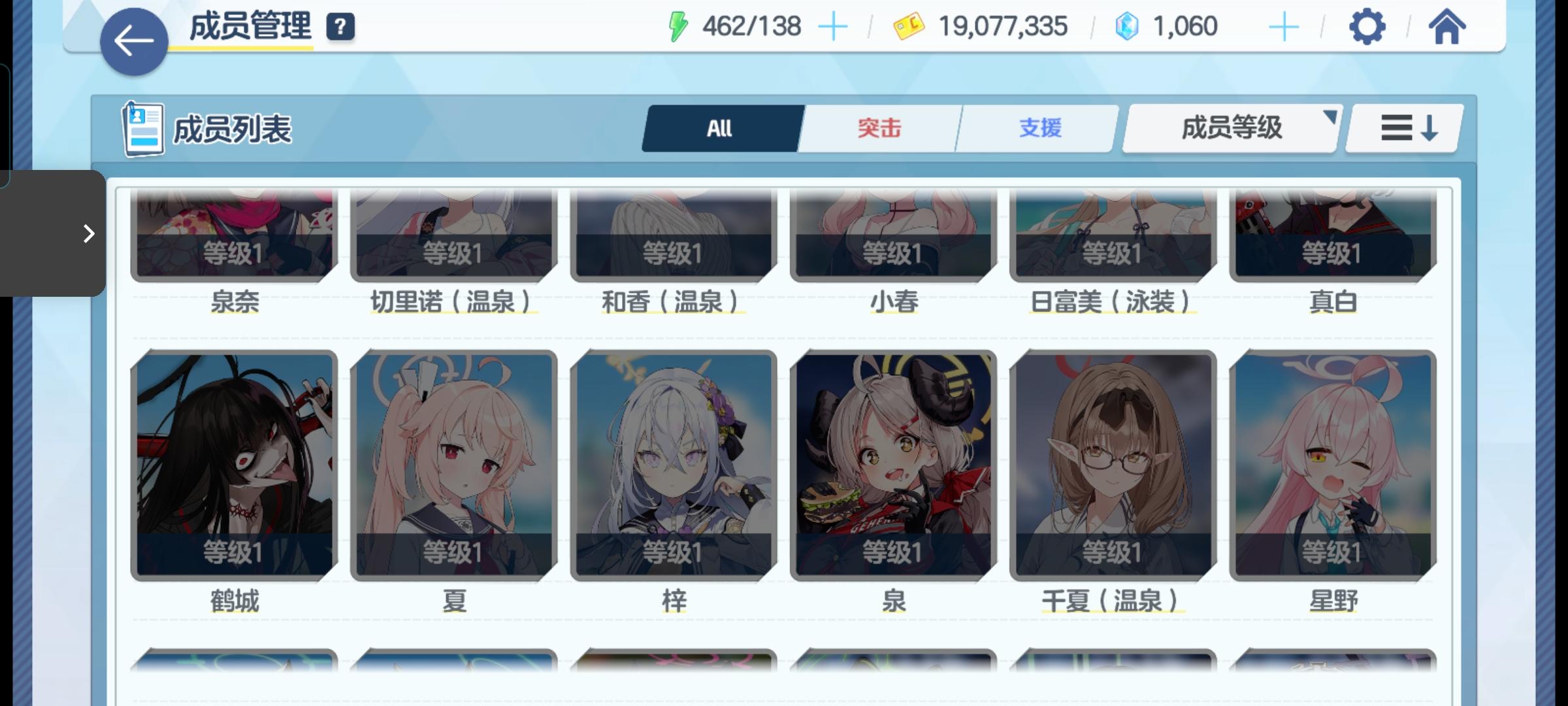The height and width of the screenshot is (706, 1568).
Task: Switch to the 突击 tab
Action: [879, 128]
